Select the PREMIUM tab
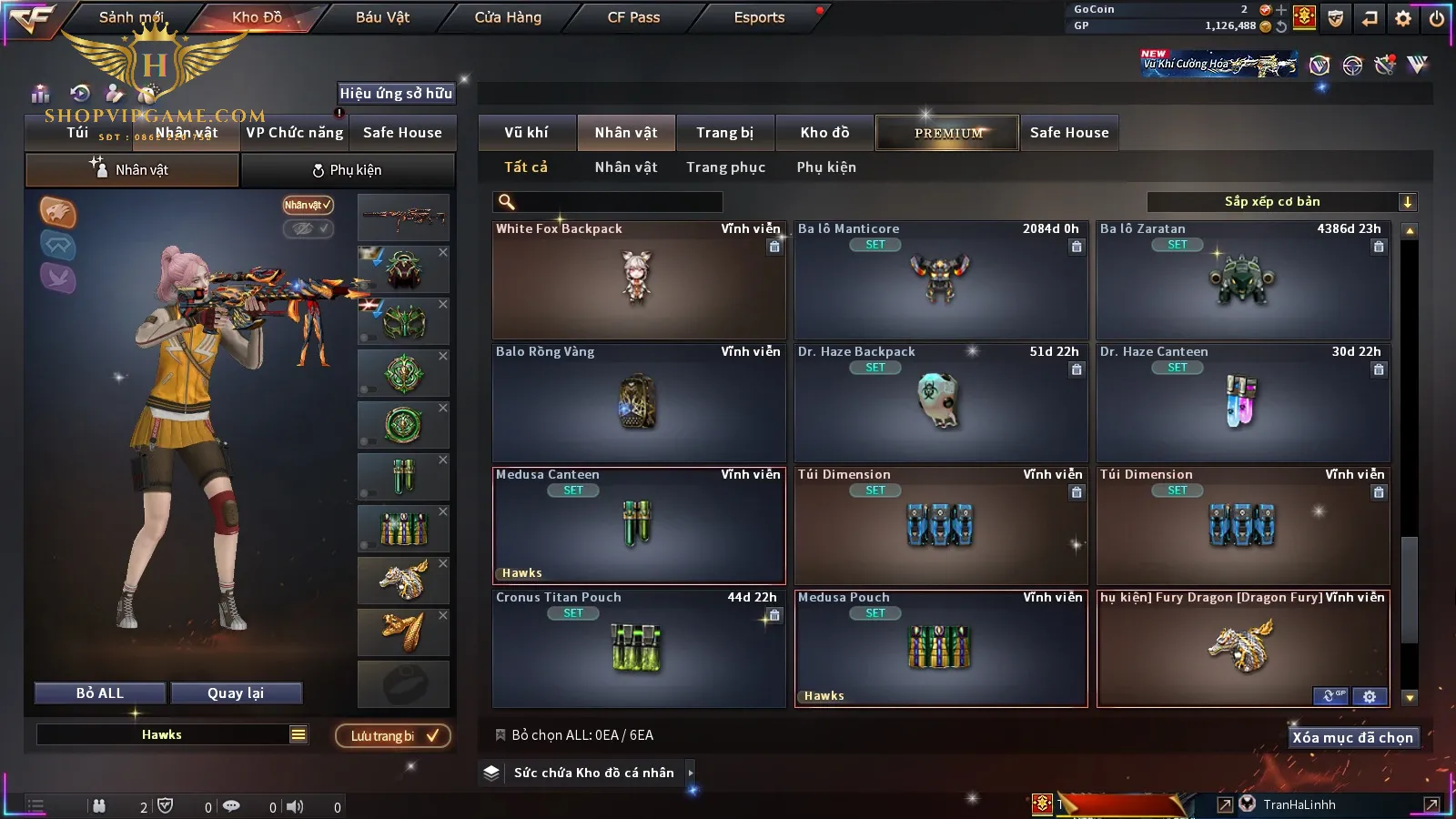Viewport: 1456px width, 819px height. 947,133
